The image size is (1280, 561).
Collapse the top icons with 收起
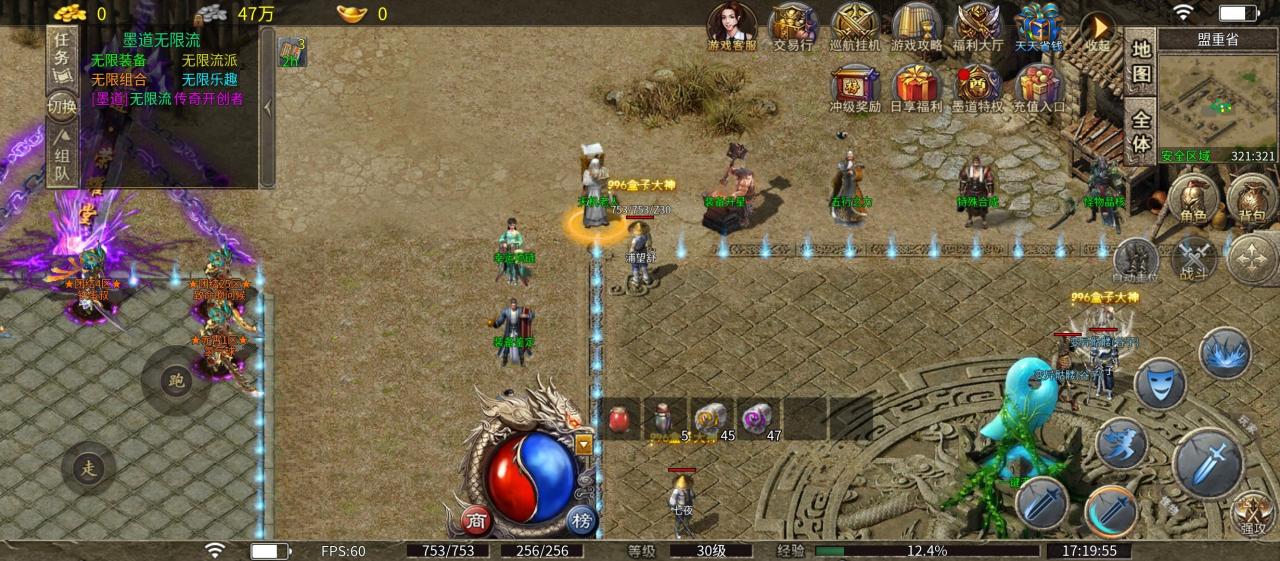[1098, 31]
